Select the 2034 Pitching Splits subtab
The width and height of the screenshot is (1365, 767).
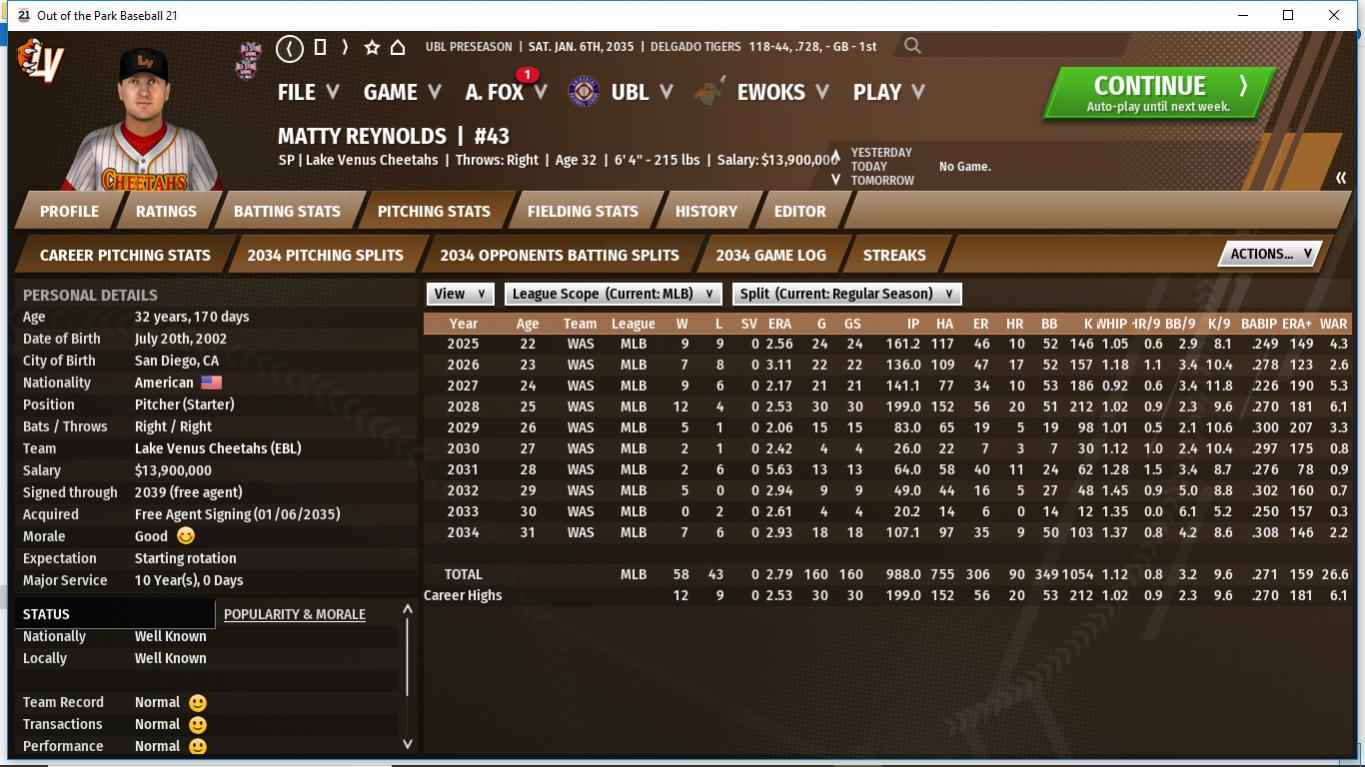(x=325, y=255)
